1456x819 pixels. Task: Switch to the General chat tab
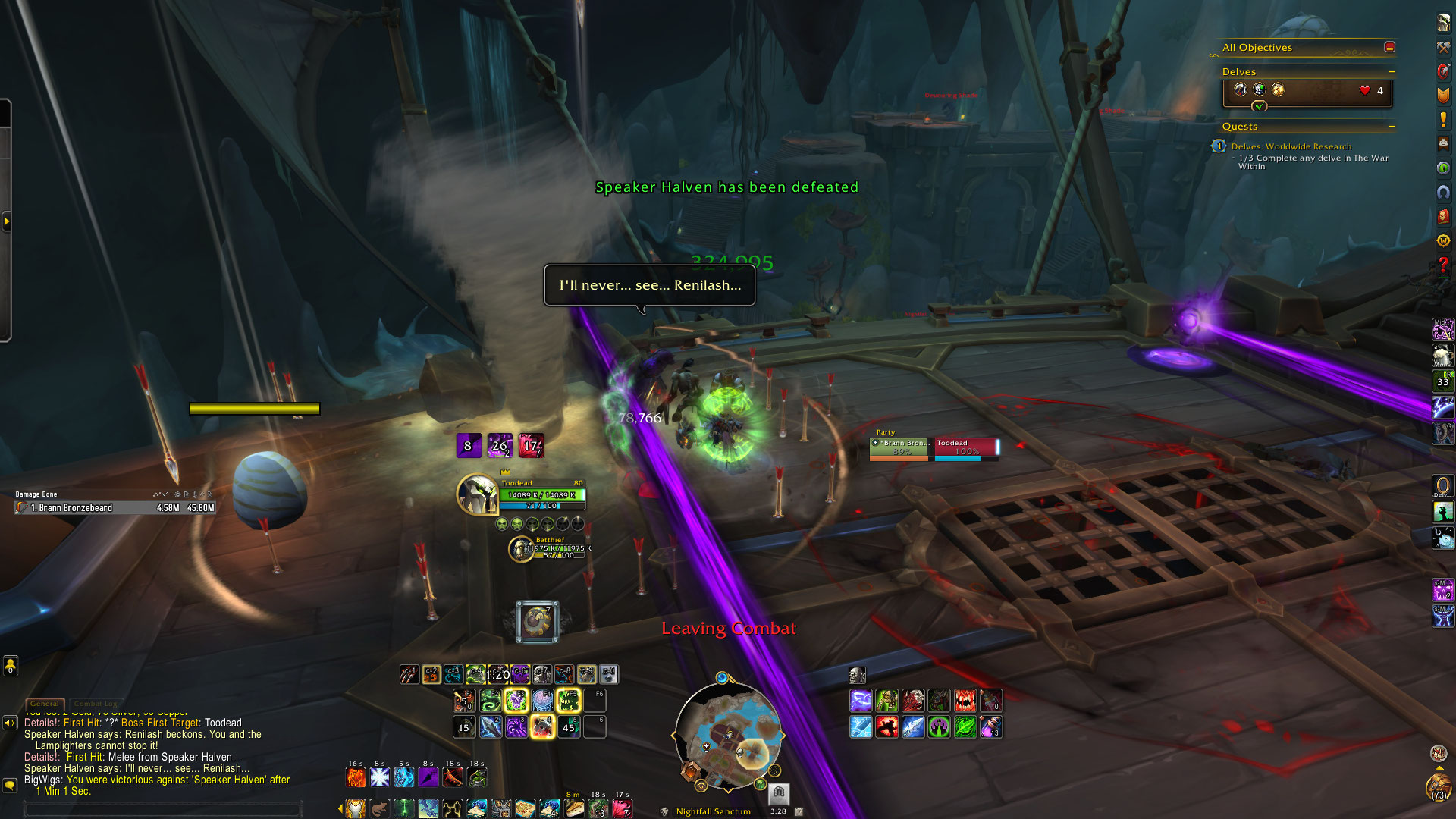[45, 704]
